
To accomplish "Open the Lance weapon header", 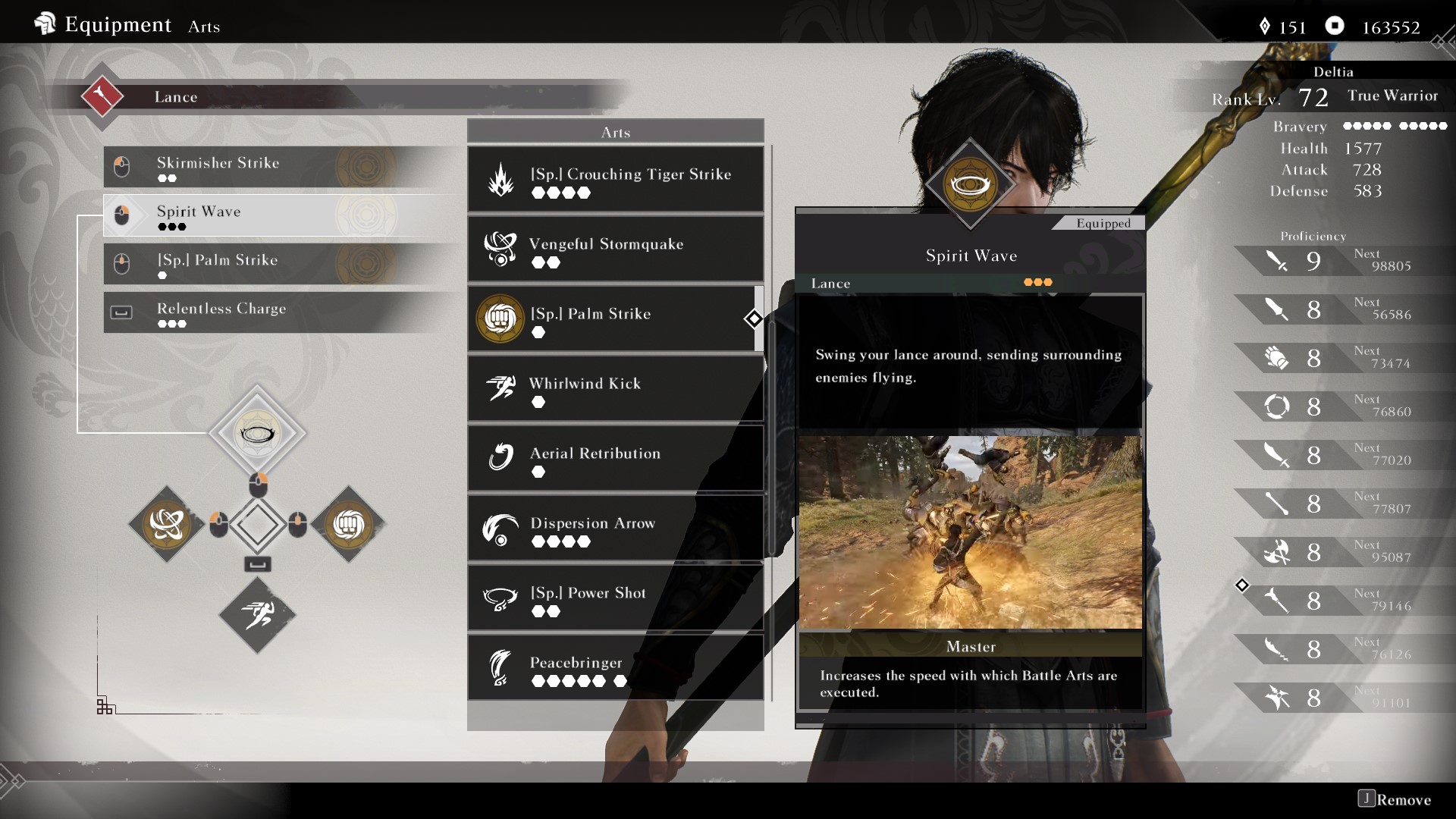I will click(176, 97).
